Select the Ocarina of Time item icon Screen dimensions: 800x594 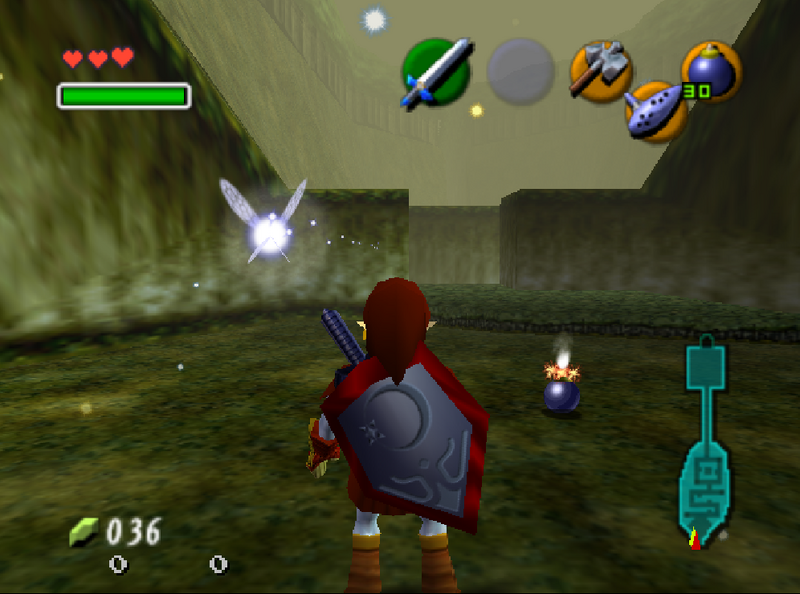(x=656, y=110)
